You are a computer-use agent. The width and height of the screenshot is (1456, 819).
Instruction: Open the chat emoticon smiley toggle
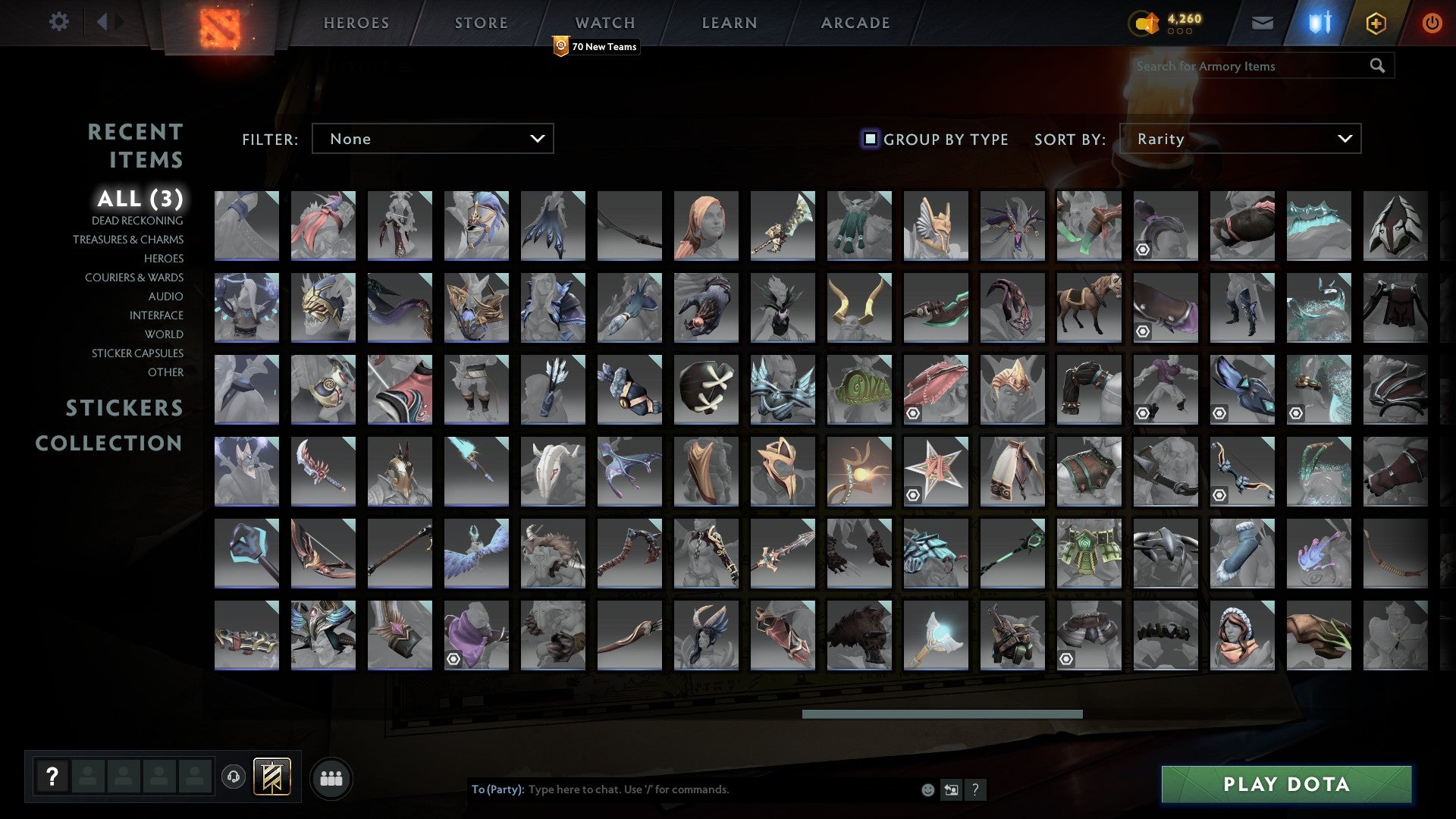(x=927, y=789)
